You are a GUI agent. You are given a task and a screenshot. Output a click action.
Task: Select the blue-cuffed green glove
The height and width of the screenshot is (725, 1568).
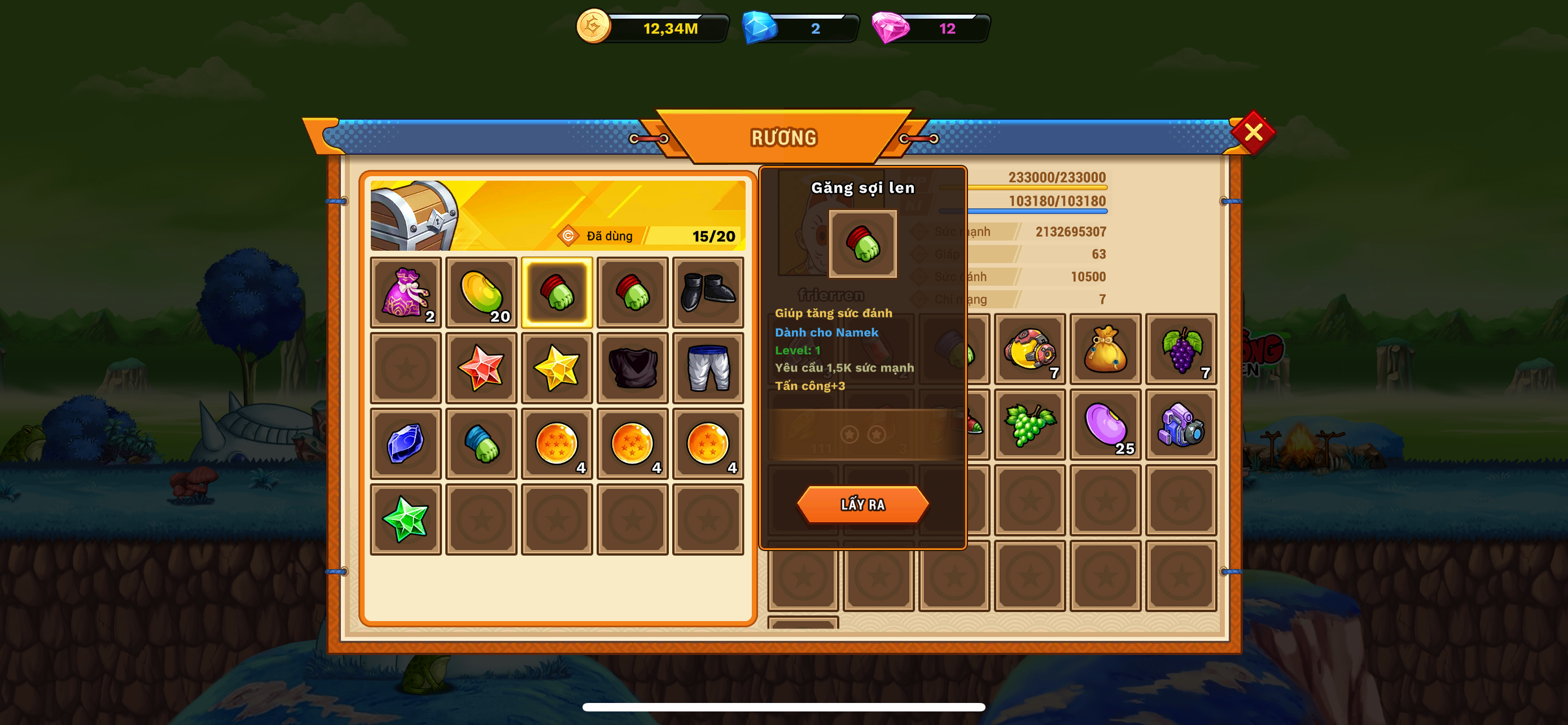[x=481, y=444]
